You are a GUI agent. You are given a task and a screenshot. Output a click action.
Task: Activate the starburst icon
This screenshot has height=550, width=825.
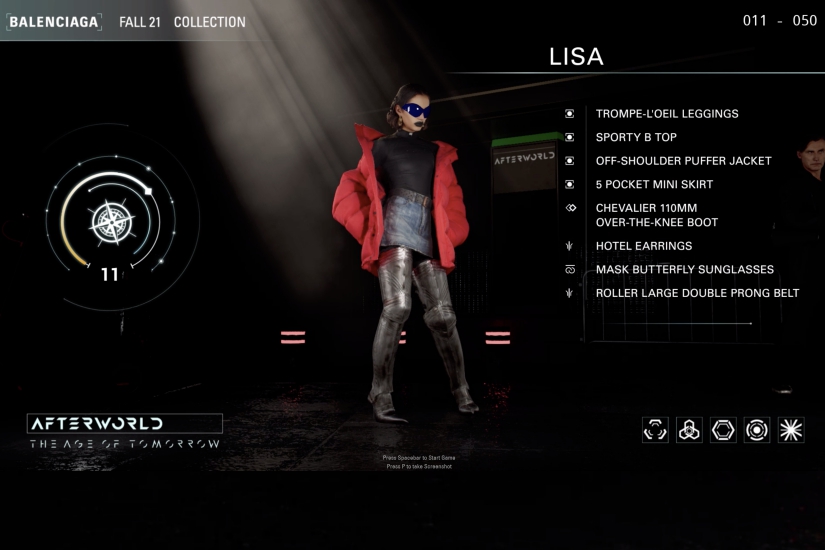pos(791,430)
